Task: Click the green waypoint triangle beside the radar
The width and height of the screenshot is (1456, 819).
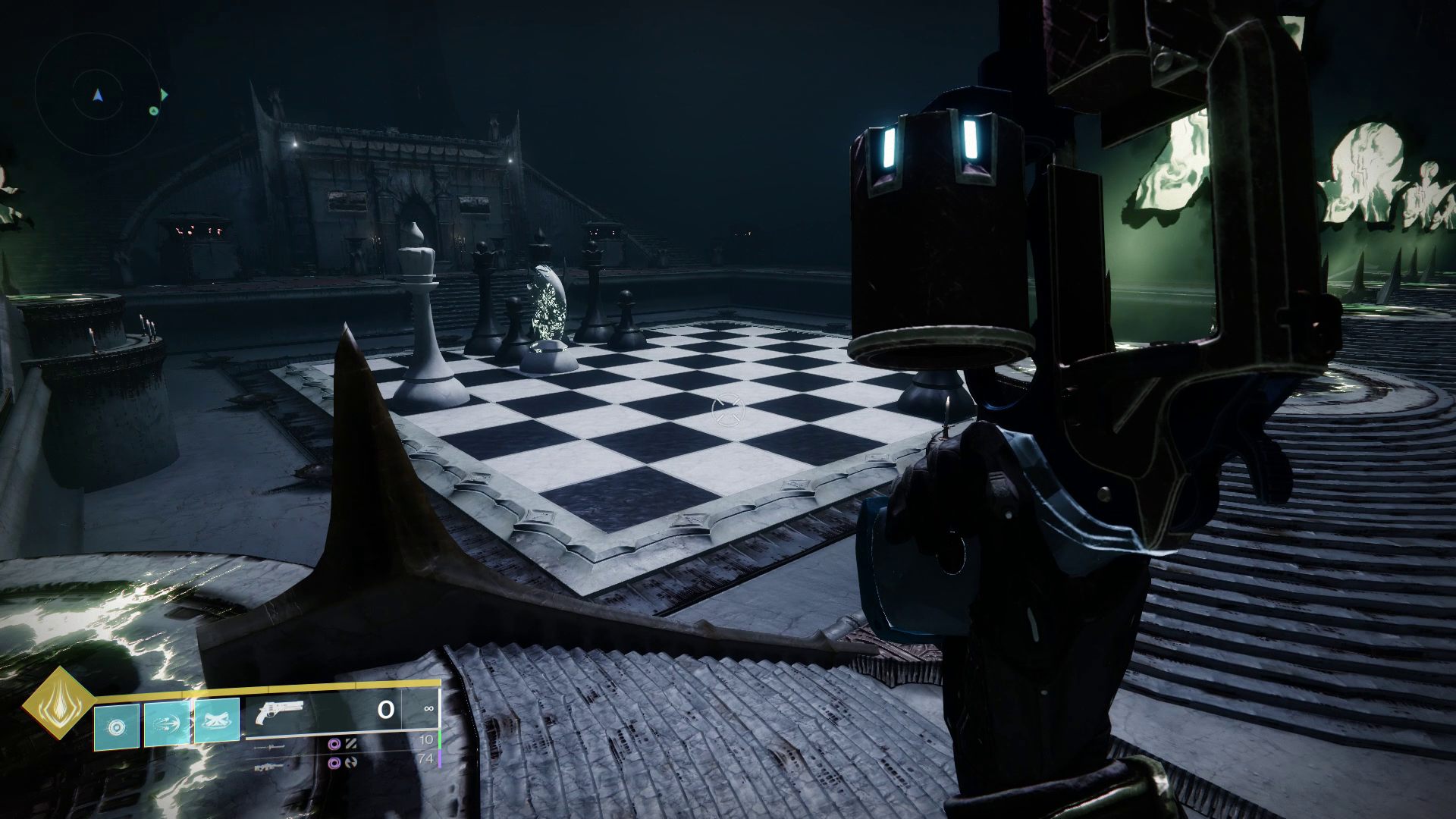Action: click(x=165, y=94)
